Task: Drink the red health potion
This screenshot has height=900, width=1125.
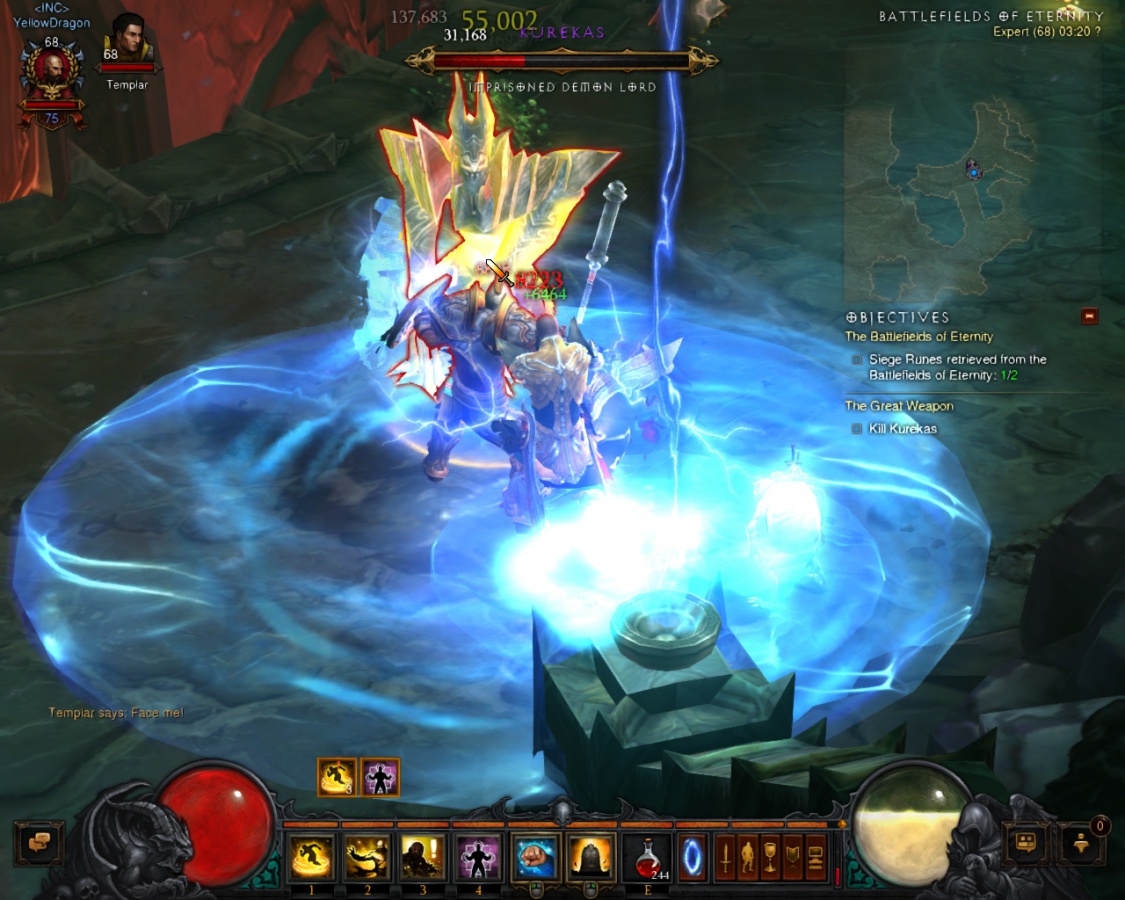Action: [x=647, y=857]
